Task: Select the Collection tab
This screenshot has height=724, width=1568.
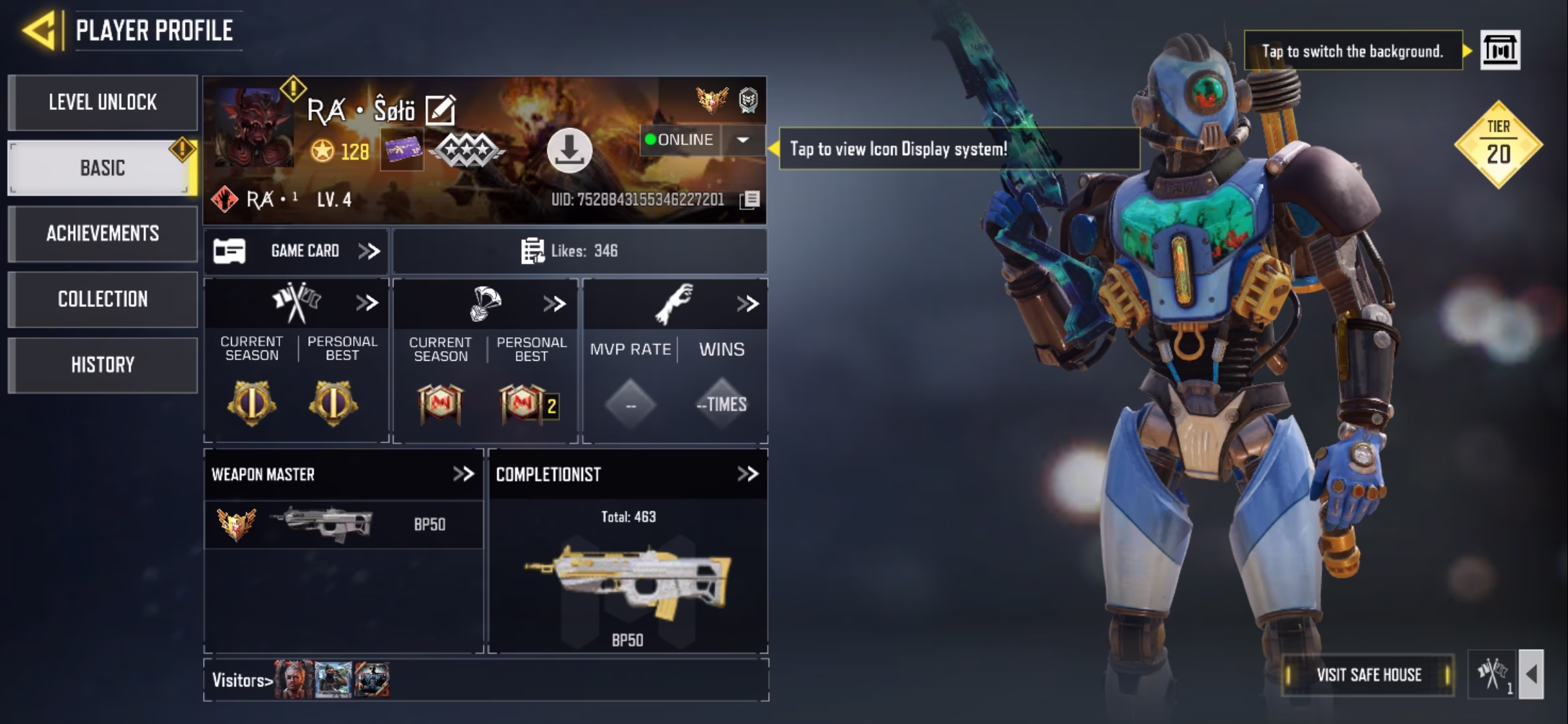Action: [x=103, y=299]
